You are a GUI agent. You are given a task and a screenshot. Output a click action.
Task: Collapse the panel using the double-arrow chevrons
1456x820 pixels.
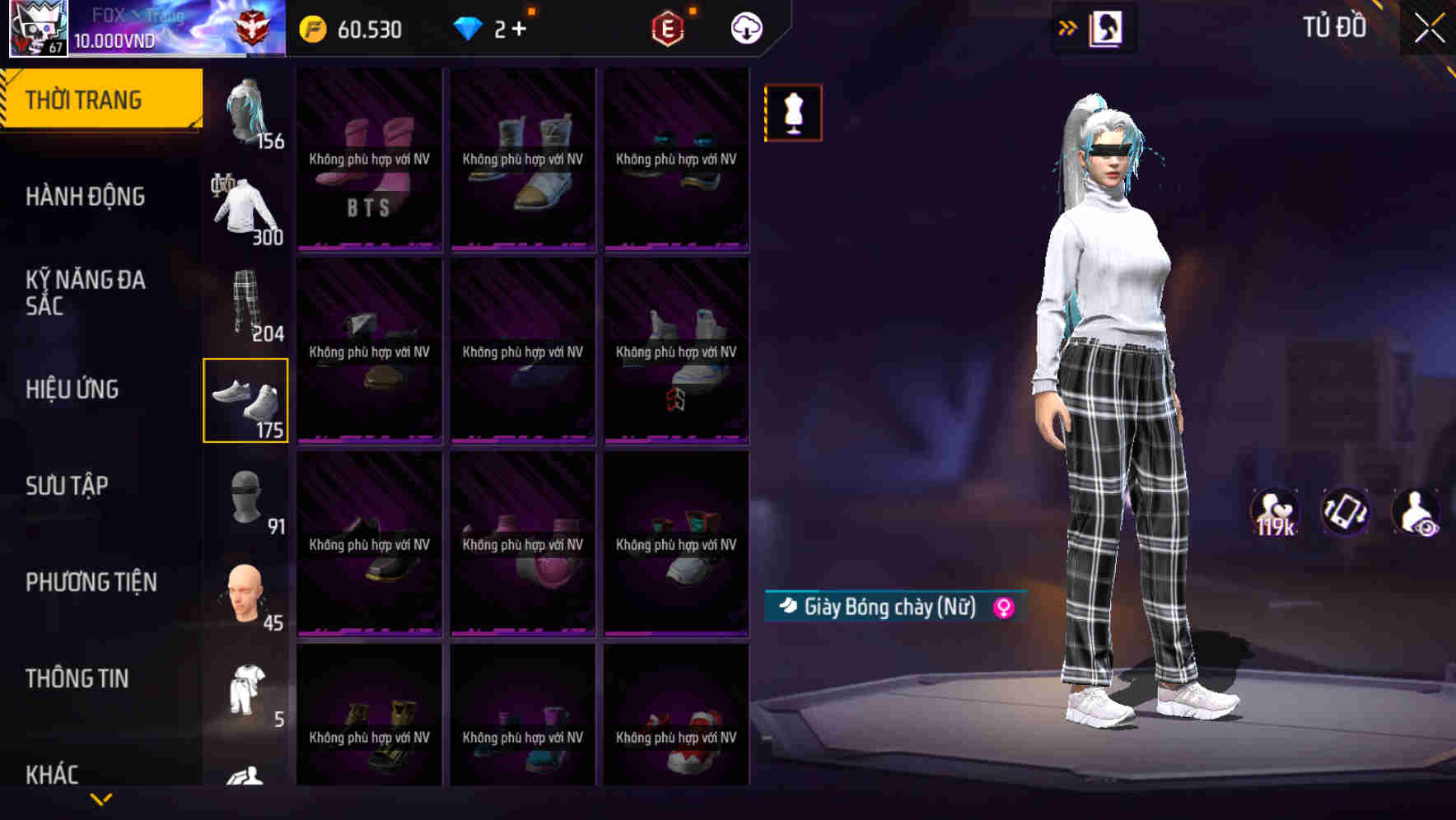(1067, 26)
